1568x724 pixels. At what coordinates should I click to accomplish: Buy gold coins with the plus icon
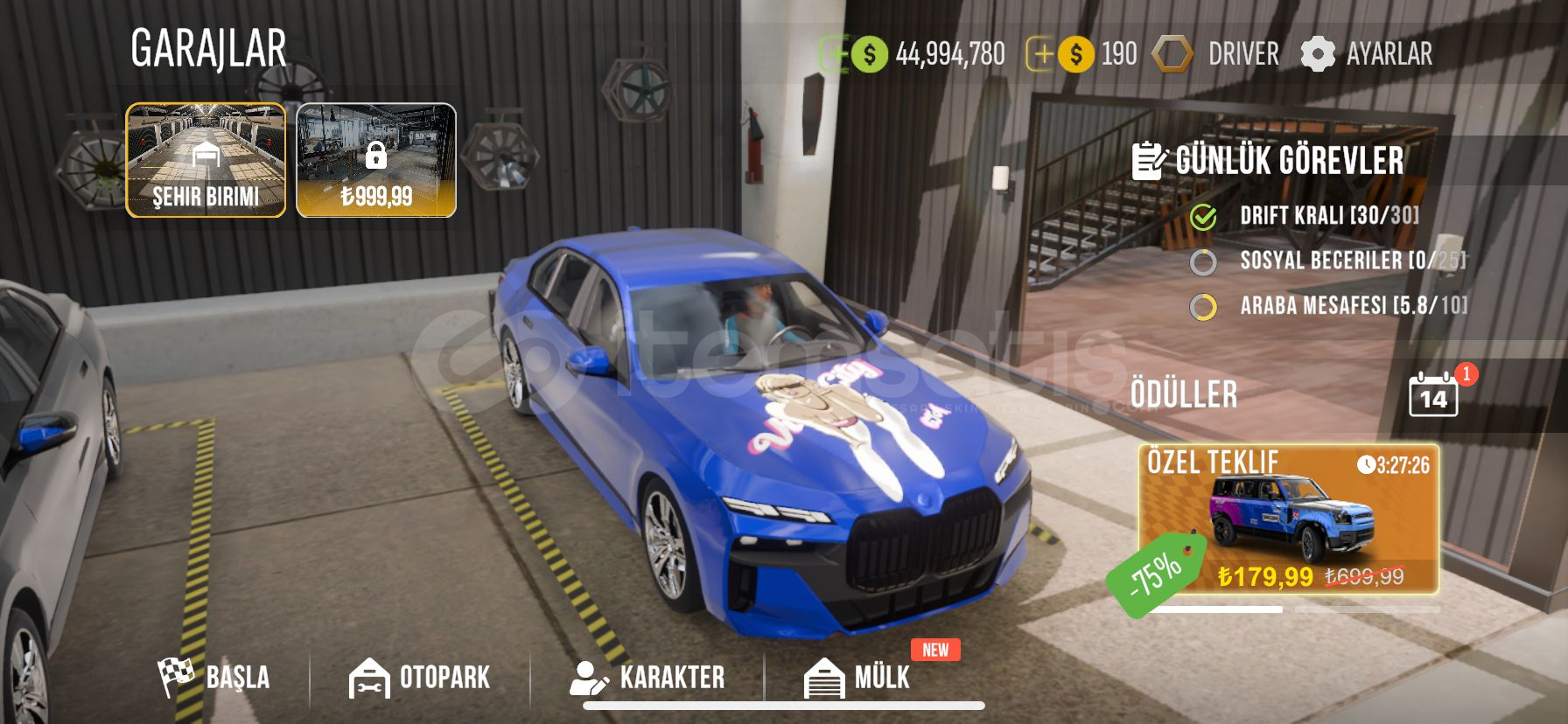click(x=1041, y=54)
